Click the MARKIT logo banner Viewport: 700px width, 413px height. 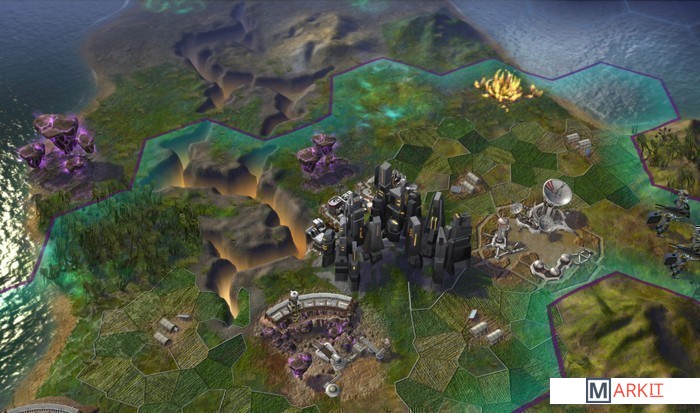[624, 390]
